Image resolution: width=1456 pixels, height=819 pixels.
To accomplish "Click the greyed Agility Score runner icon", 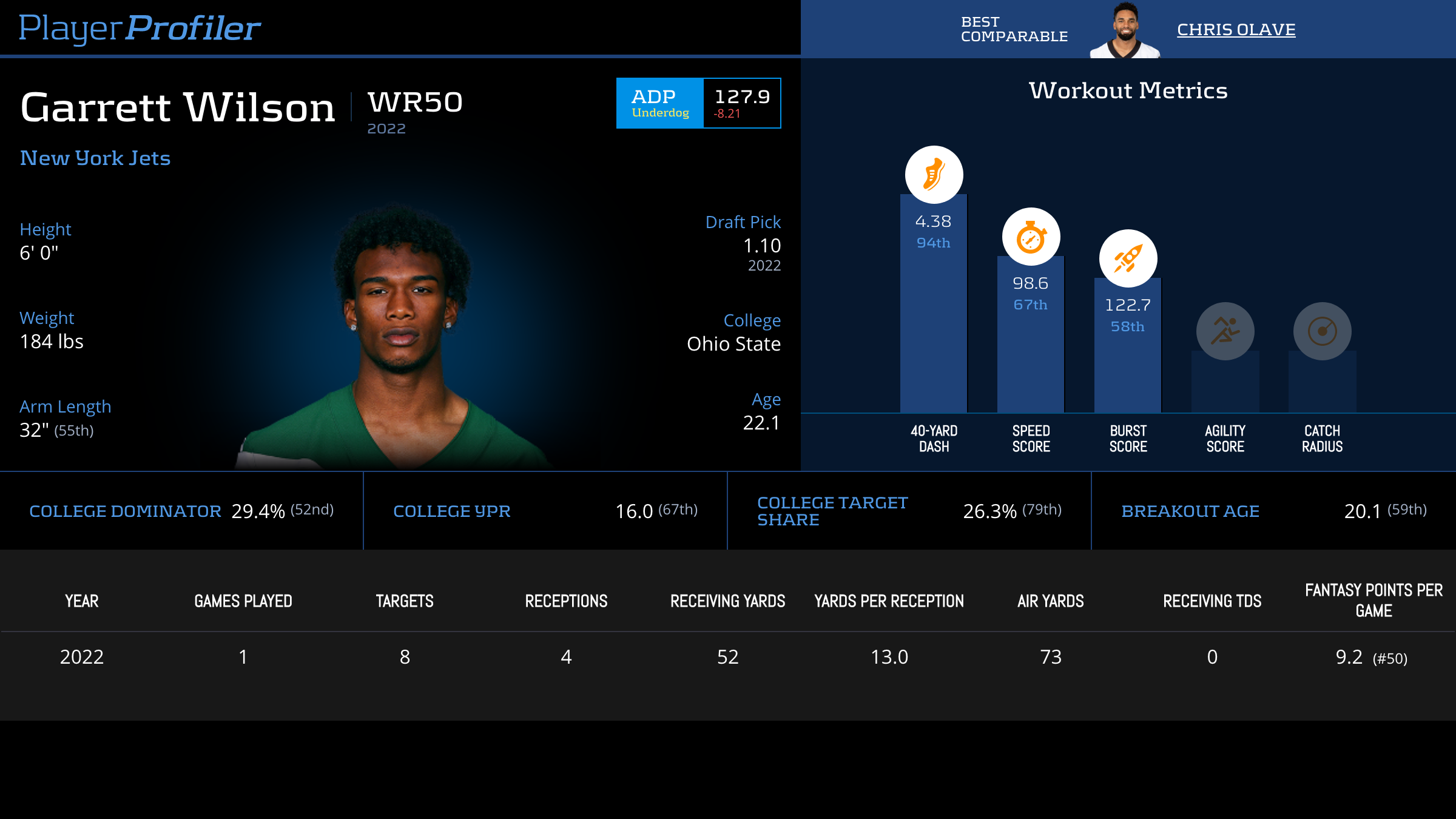I will point(1225,331).
